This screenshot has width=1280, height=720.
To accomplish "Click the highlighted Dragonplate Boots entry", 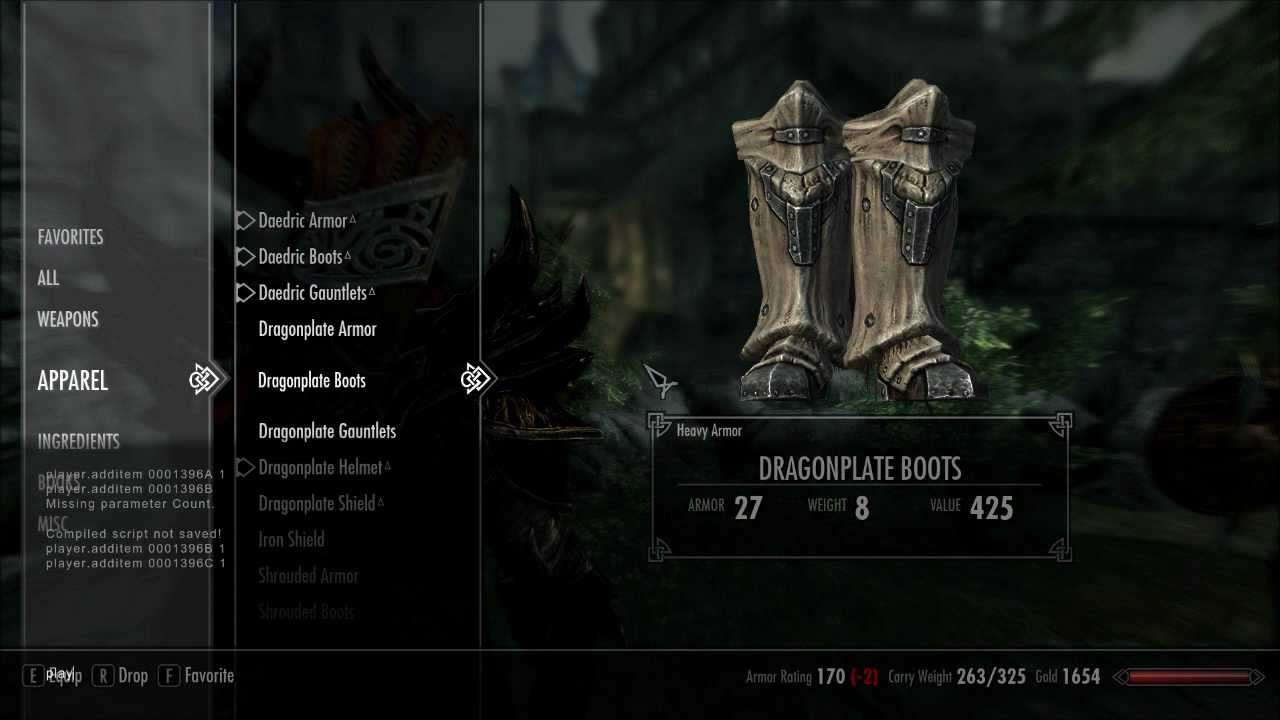I will 312,381.
